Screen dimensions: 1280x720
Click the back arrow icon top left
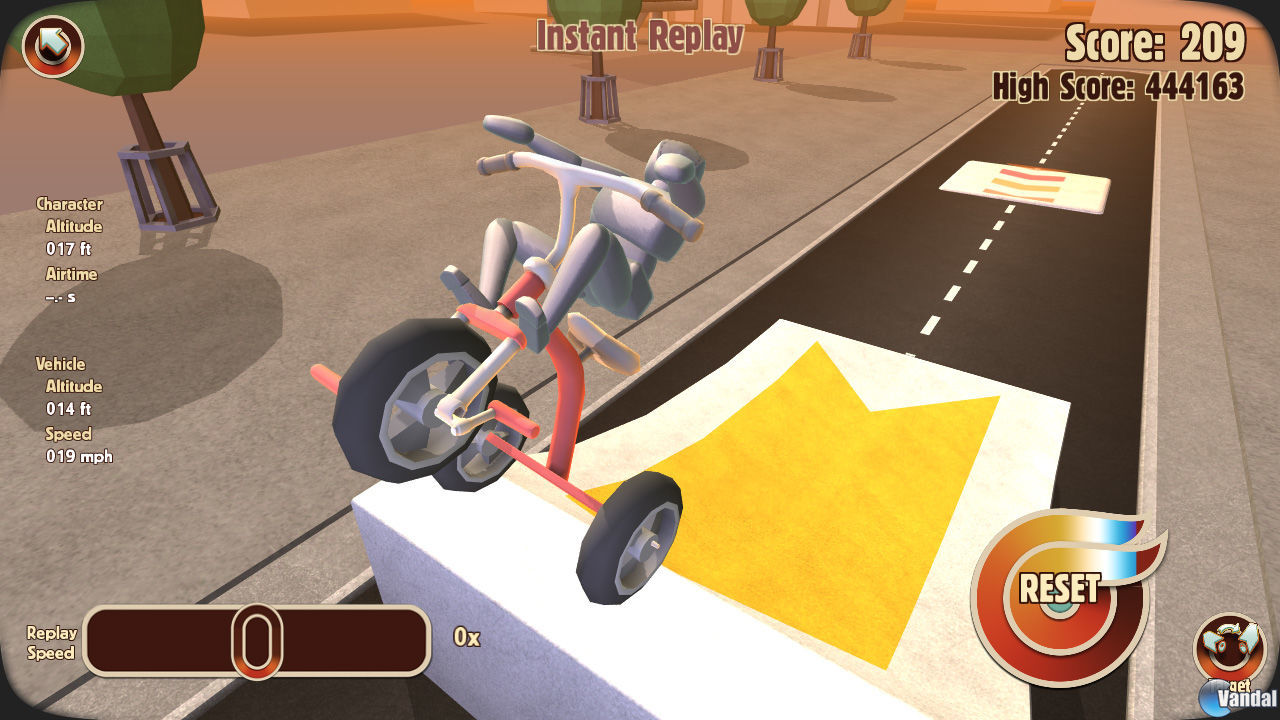coord(52,45)
